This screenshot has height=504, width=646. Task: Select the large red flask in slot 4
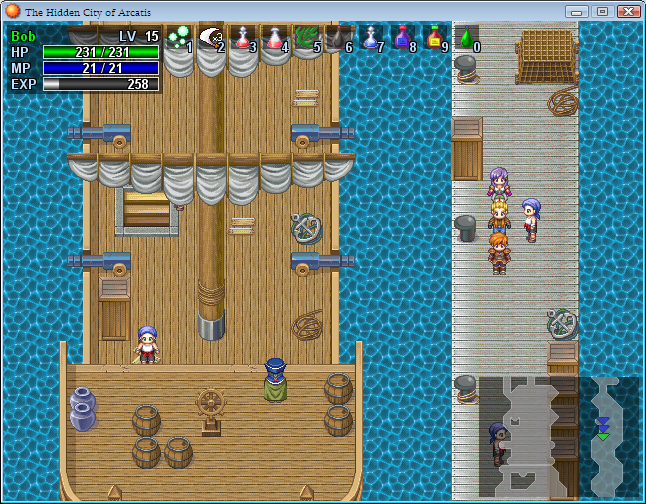[x=275, y=38]
